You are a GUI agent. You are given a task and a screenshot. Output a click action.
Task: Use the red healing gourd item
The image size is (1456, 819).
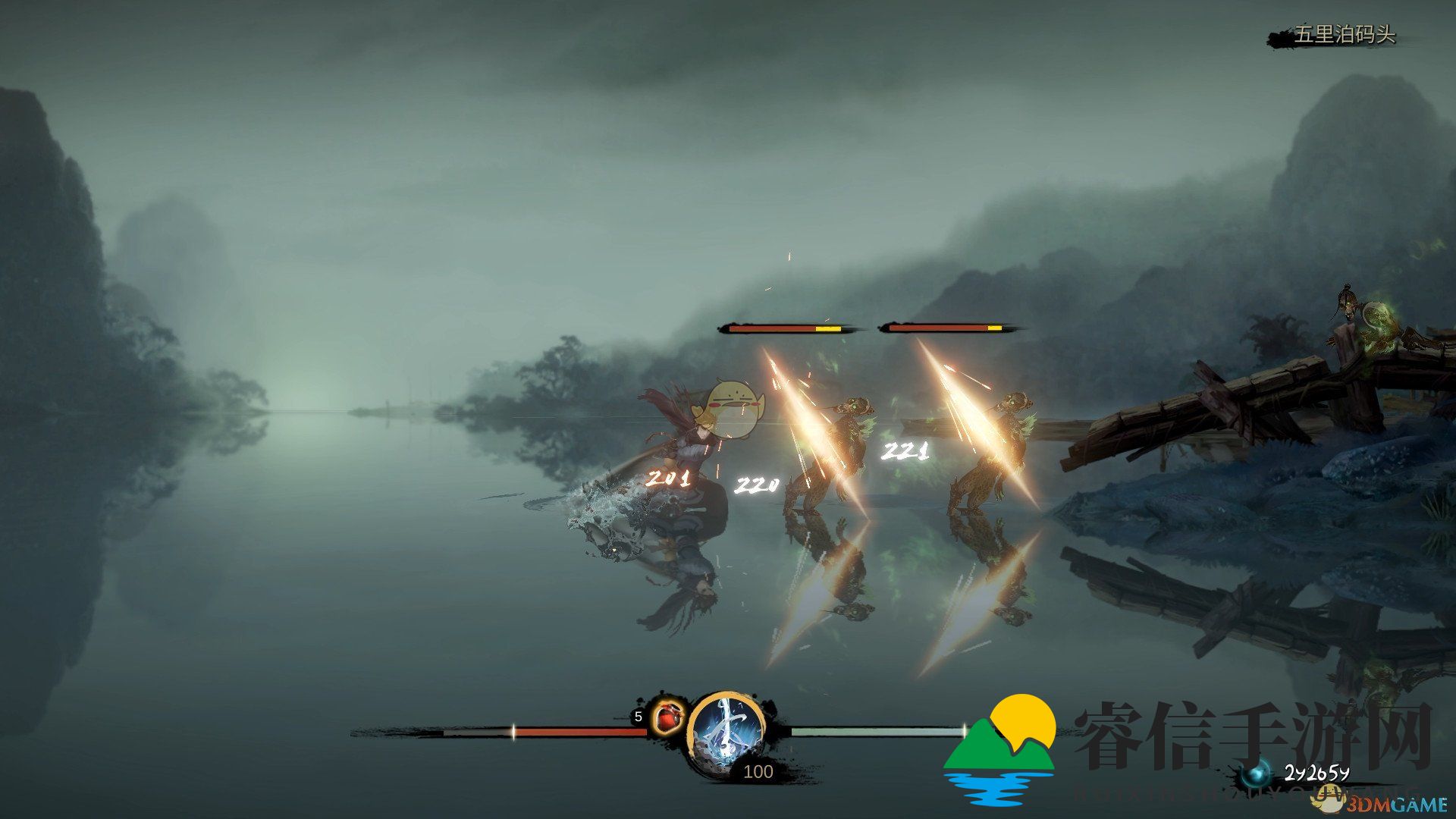(667, 717)
